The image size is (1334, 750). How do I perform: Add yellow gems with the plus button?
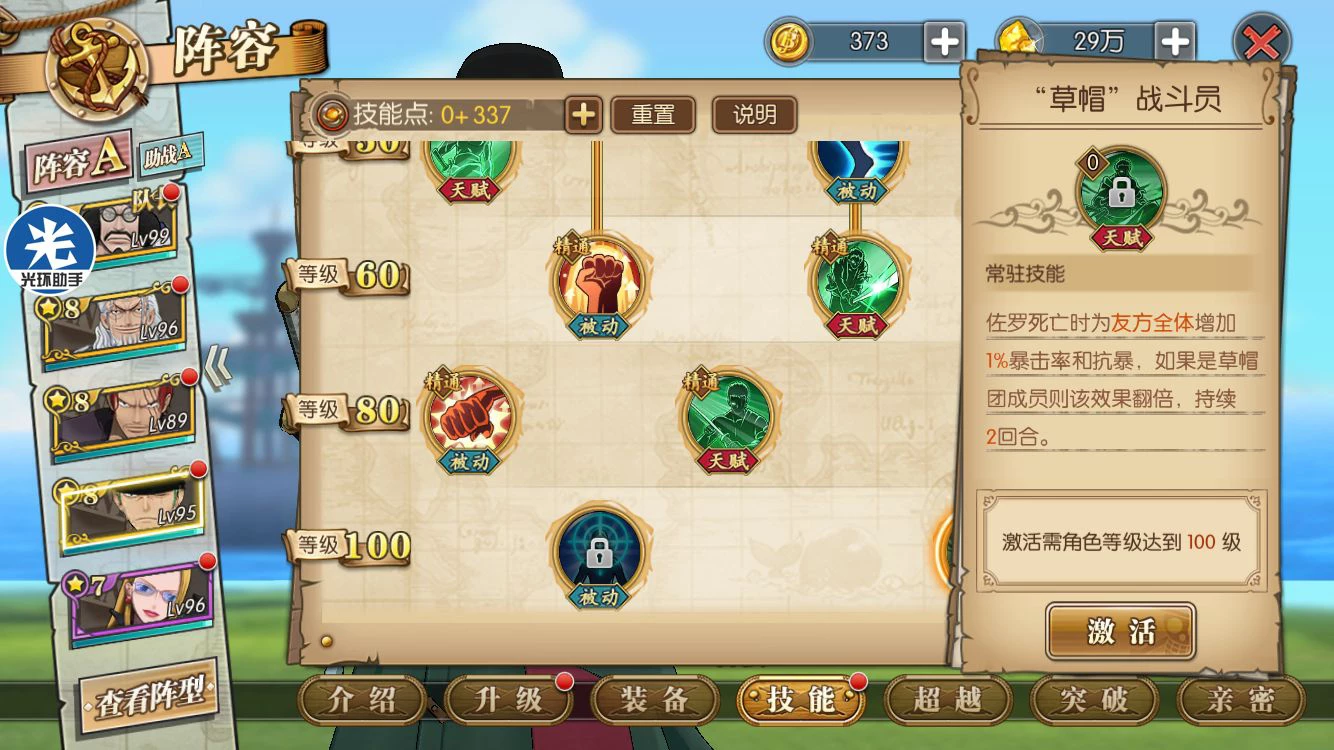pos(1175,42)
